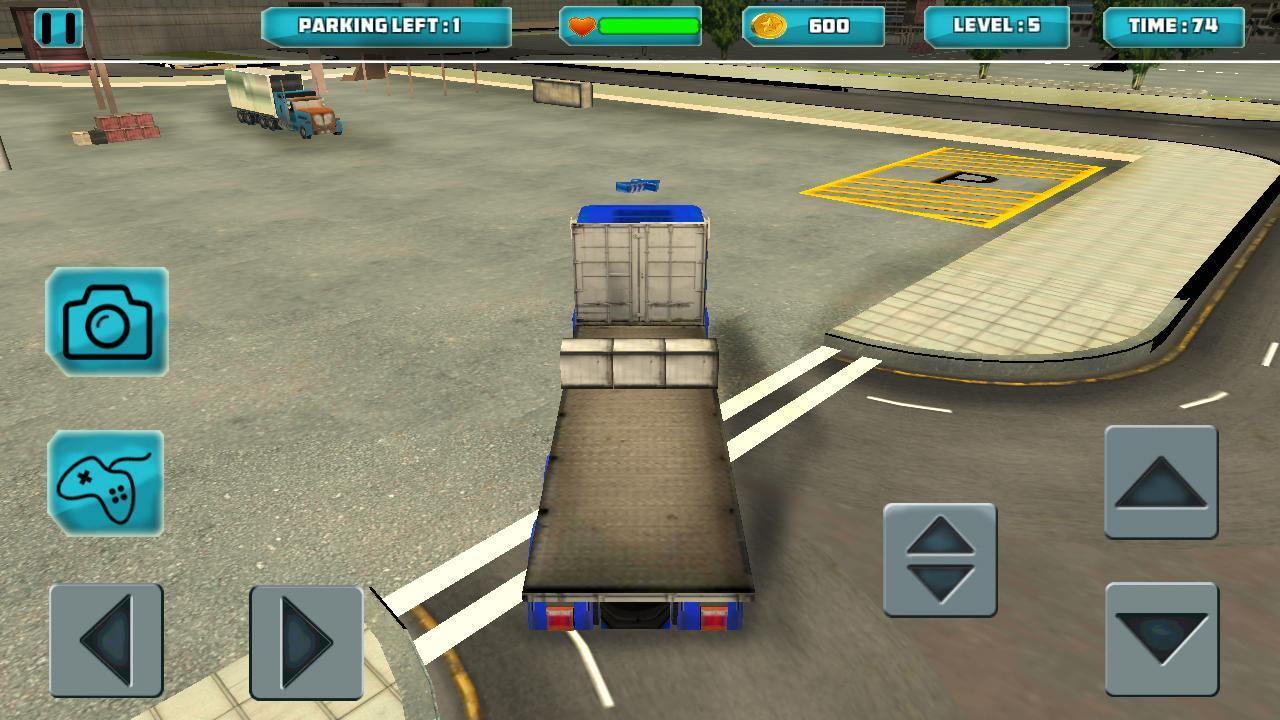
Task: Tap the Time 74 countdown display
Action: click(x=1175, y=26)
